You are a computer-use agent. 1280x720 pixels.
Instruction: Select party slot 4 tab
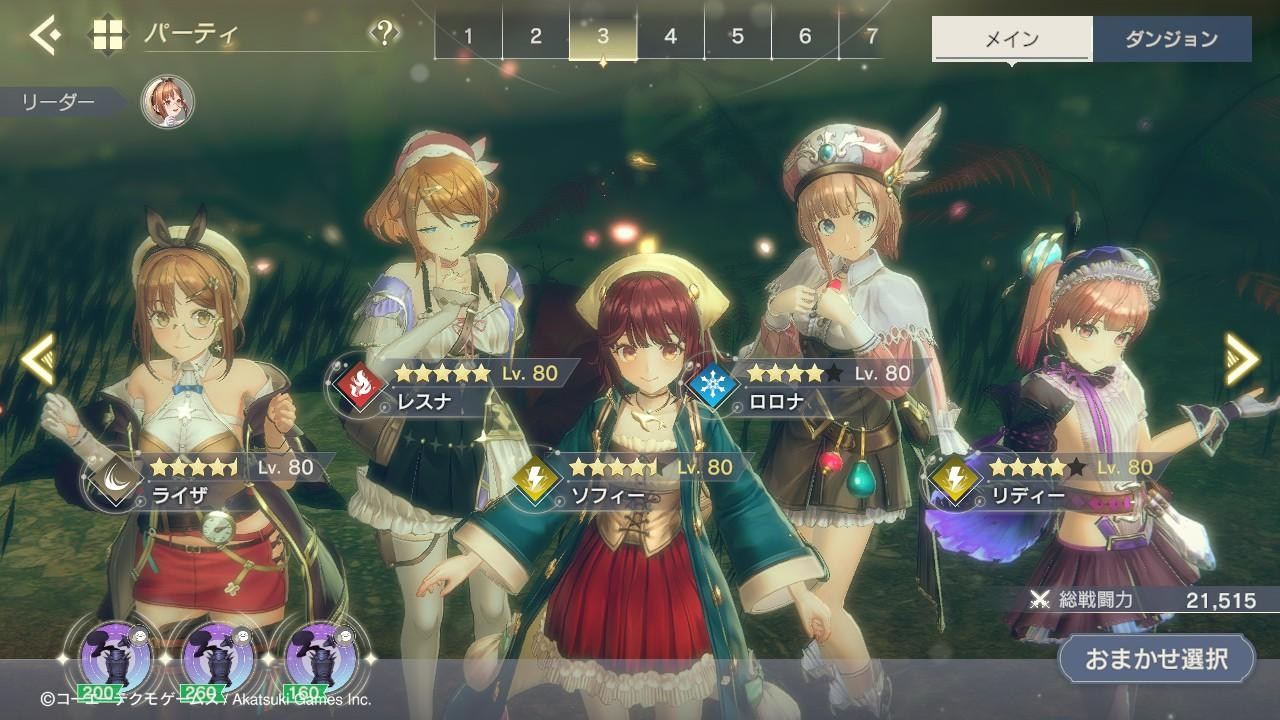pyautogui.click(x=670, y=37)
